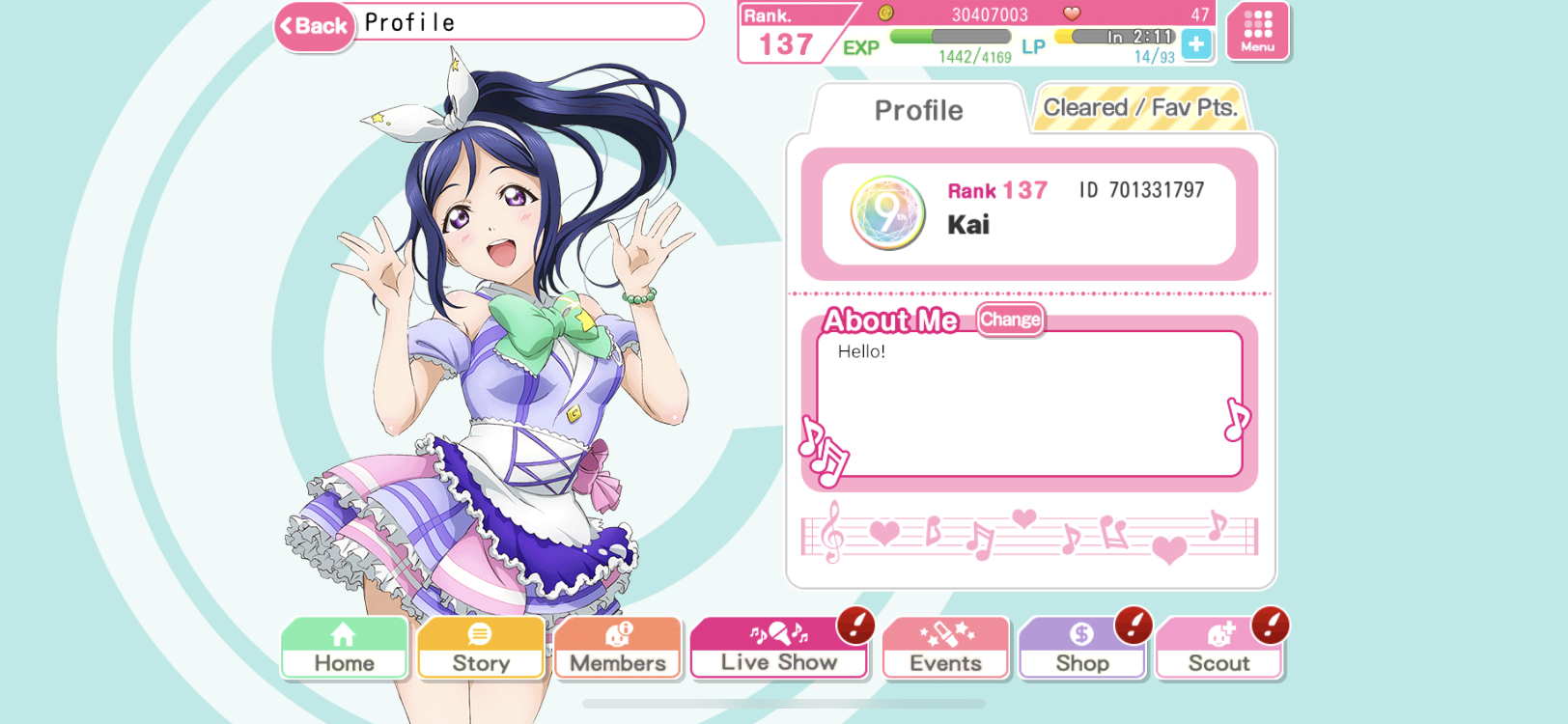Change the About Me message
1568x724 pixels.
[1010, 320]
